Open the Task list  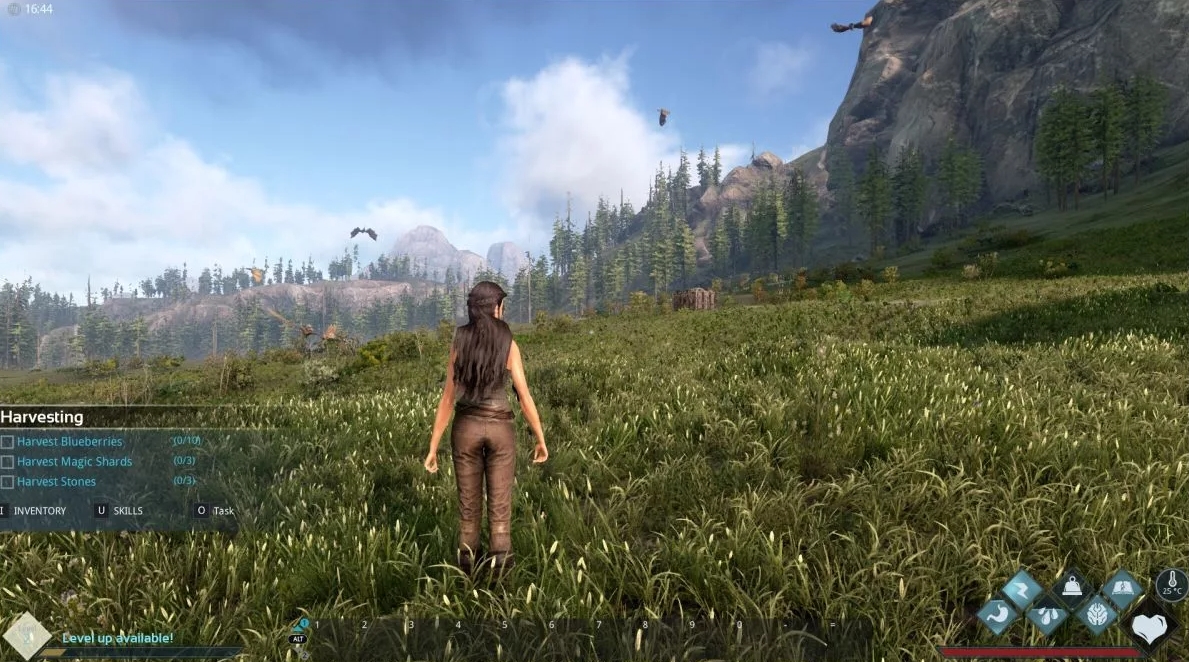(x=222, y=511)
